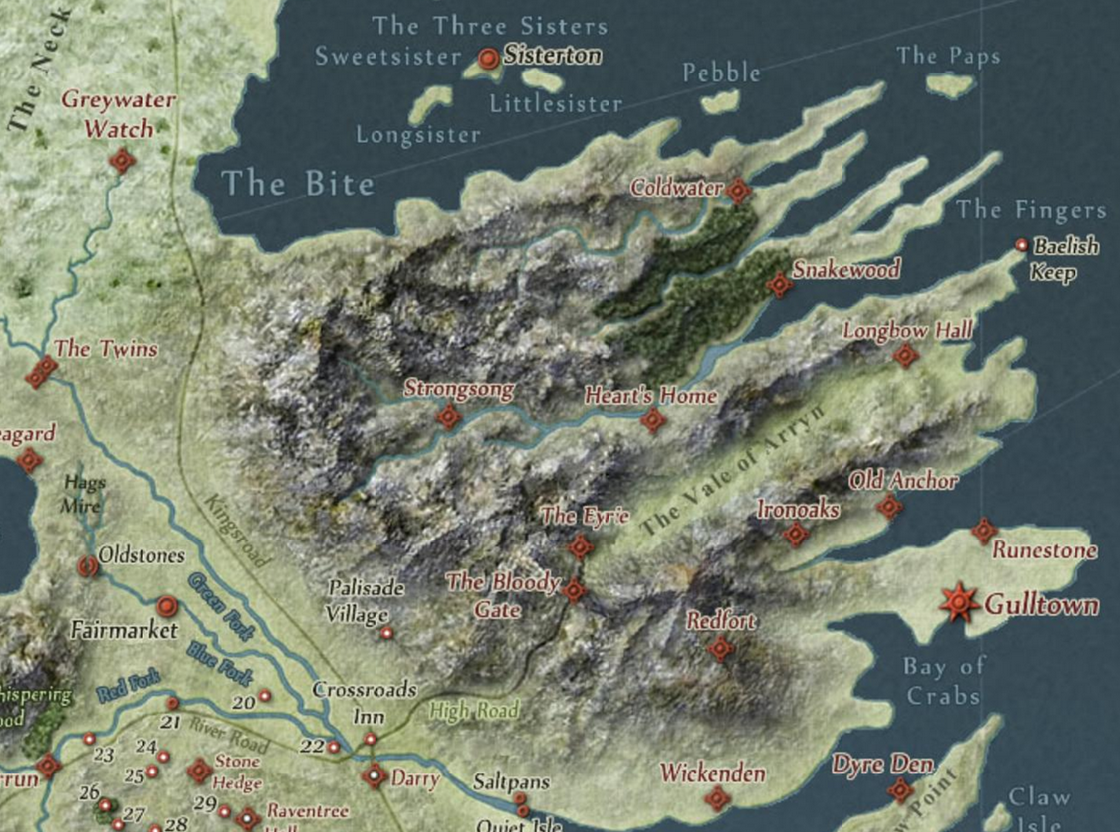Select the Snakewood marker

pos(780,286)
